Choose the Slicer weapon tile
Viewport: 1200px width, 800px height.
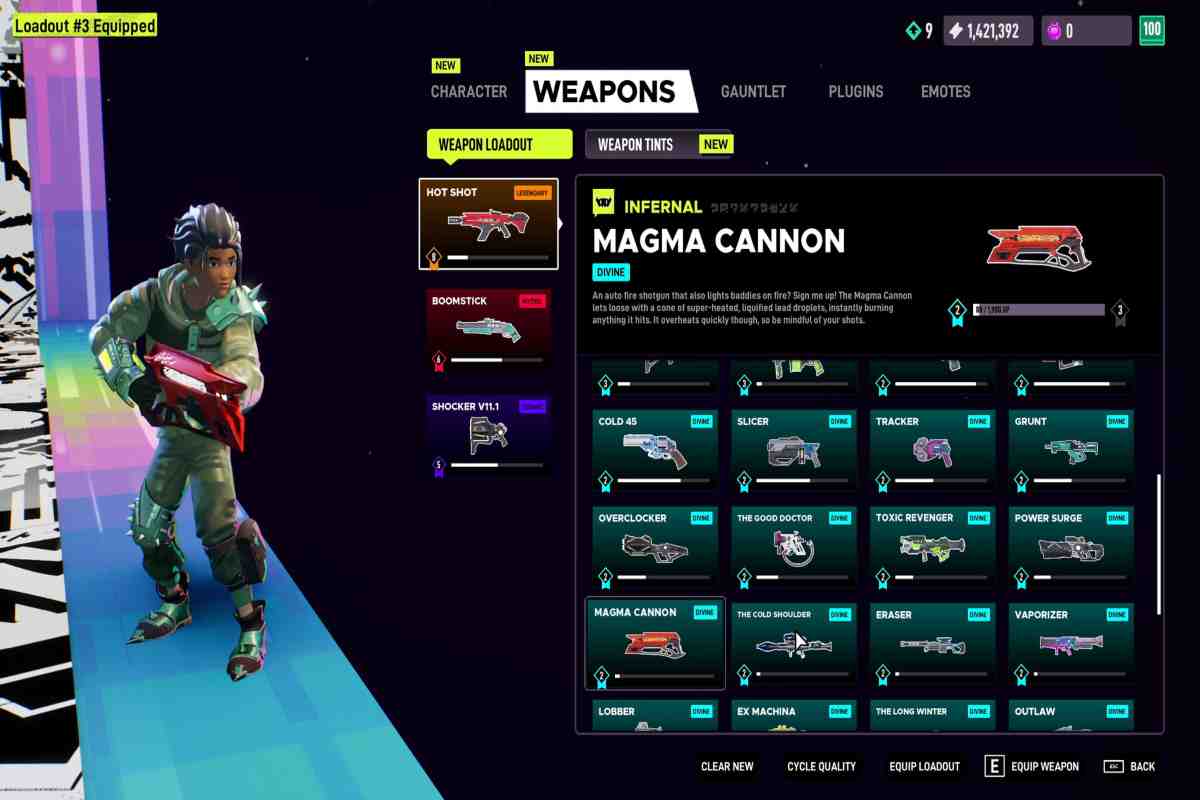794,450
